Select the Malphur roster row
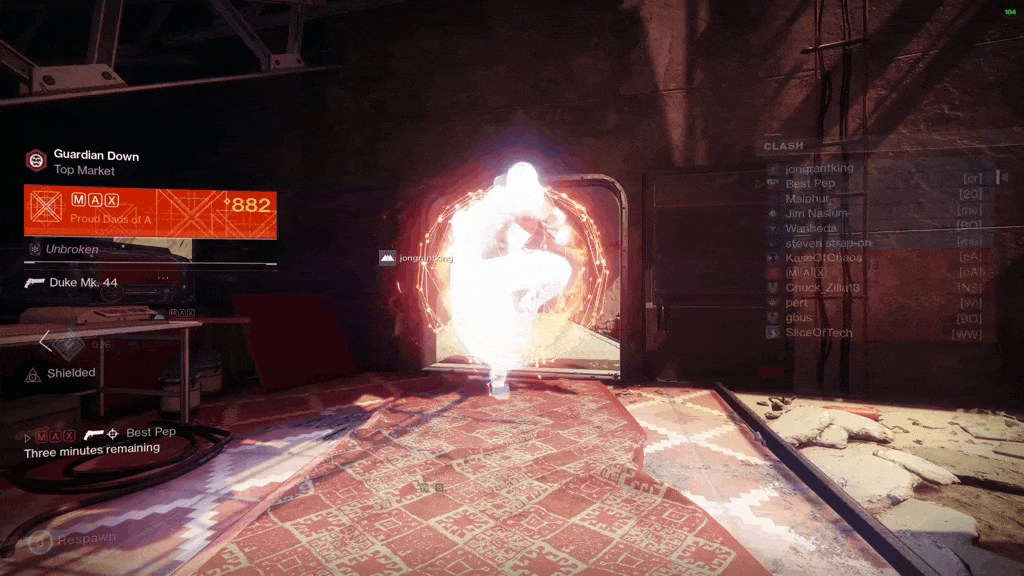The image size is (1024, 576). [x=812, y=199]
